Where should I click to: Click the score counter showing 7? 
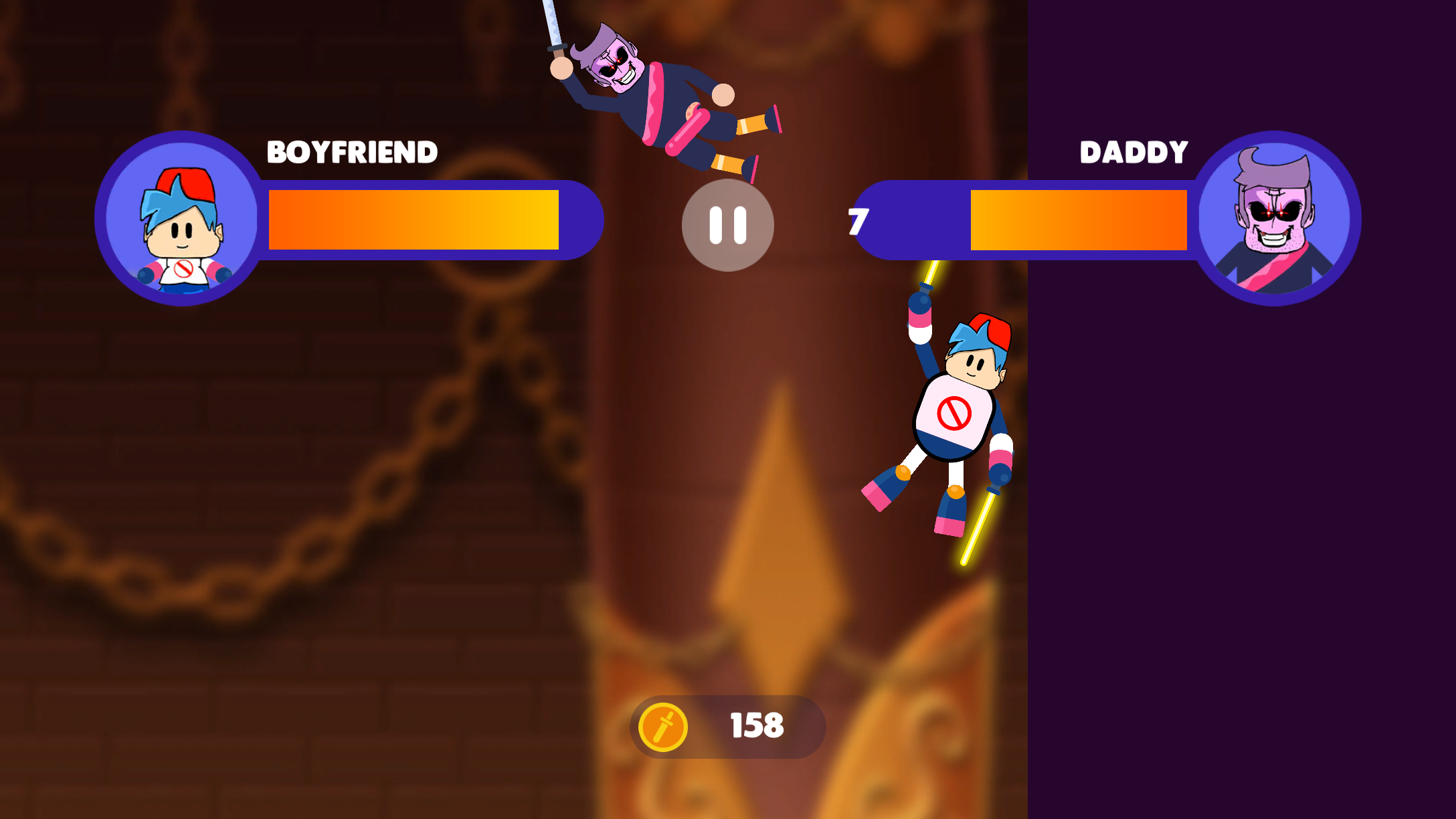coord(857,221)
